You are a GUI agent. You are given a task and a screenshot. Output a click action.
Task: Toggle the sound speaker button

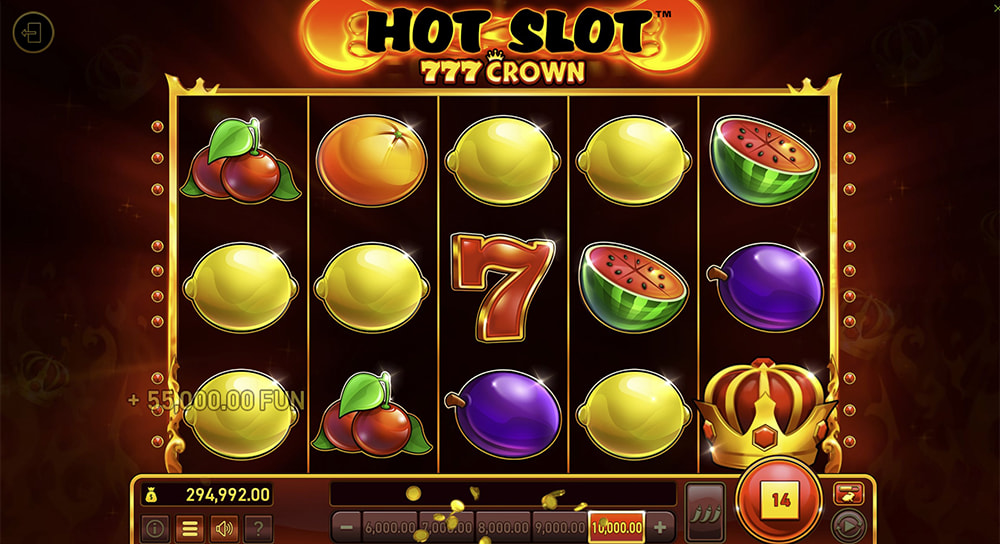(x=223, y=527)
